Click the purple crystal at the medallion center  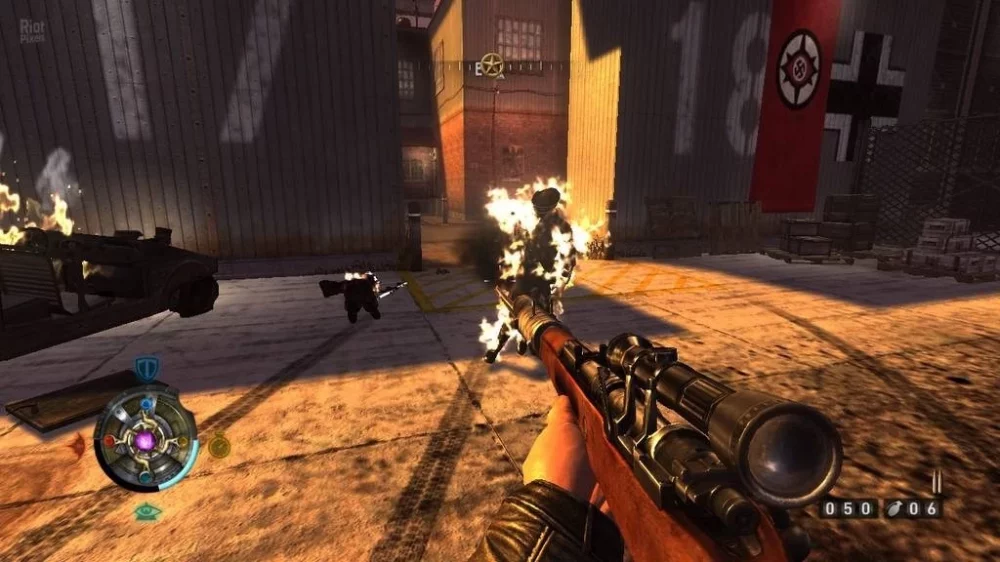point(146,439)
